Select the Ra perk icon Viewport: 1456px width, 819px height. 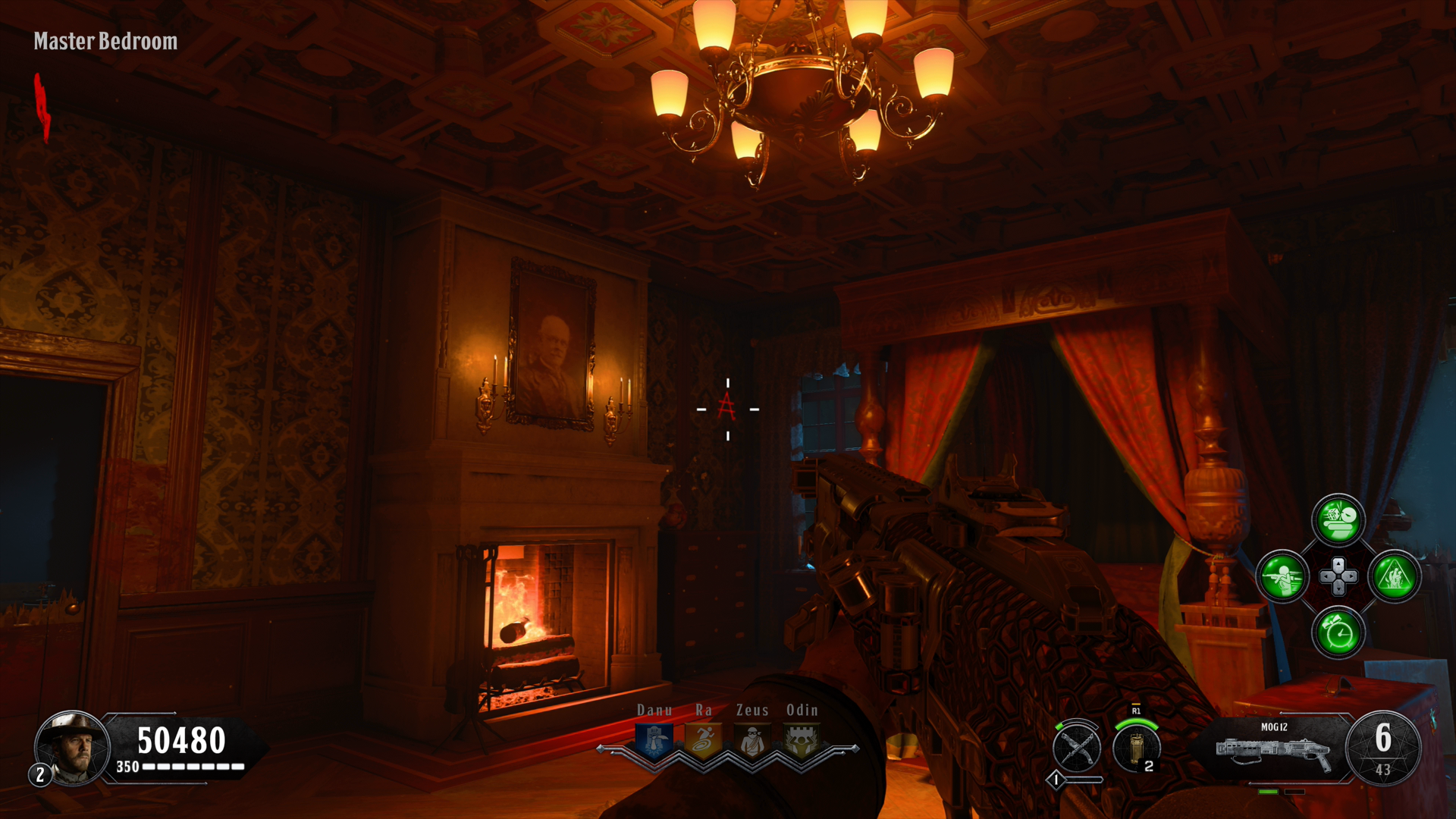coord(703,741)
